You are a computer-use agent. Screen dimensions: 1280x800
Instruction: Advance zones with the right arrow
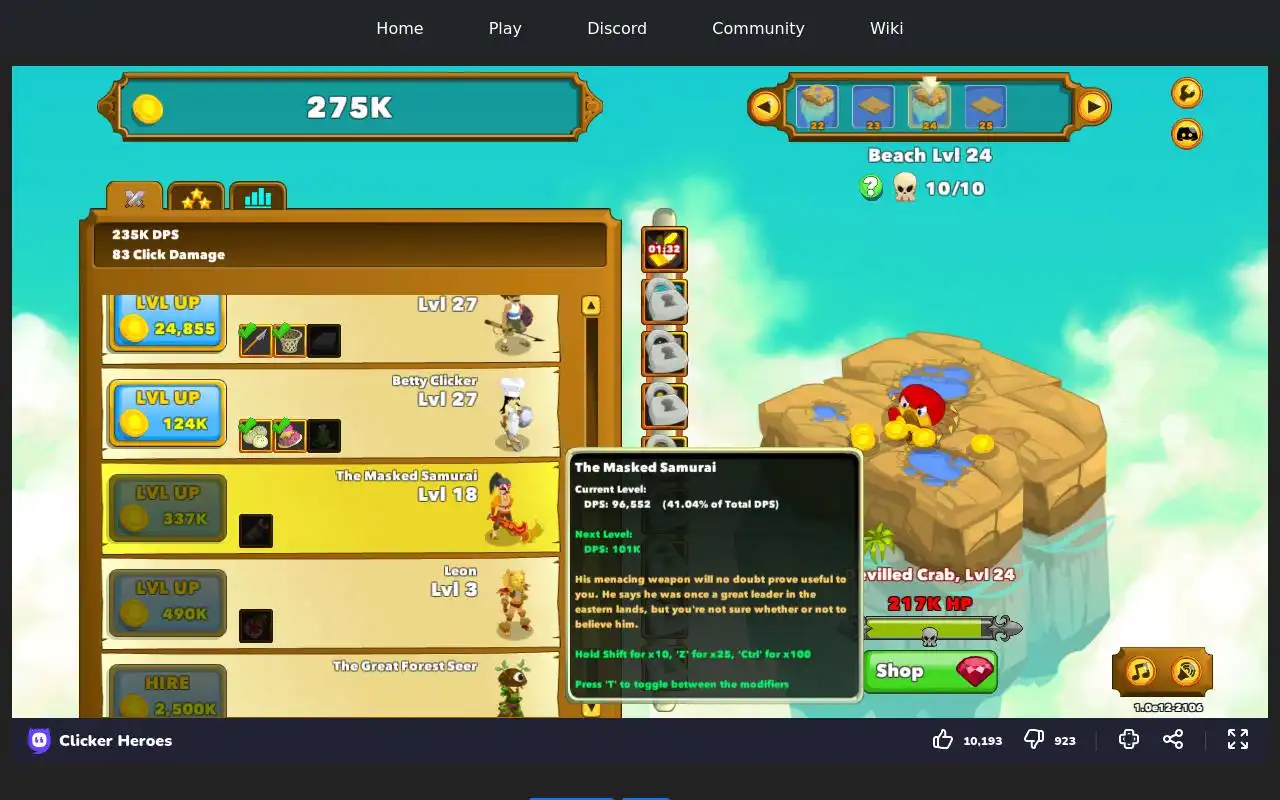click(1093, 106)
